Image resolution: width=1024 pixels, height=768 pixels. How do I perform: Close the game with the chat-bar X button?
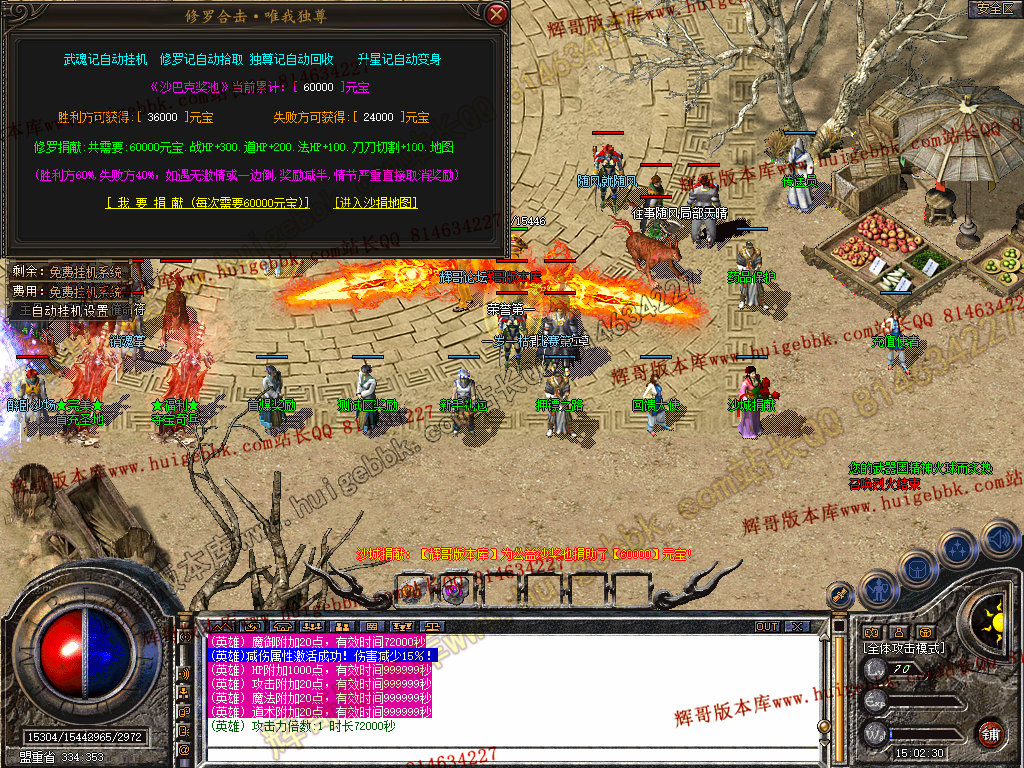point(796,627)
